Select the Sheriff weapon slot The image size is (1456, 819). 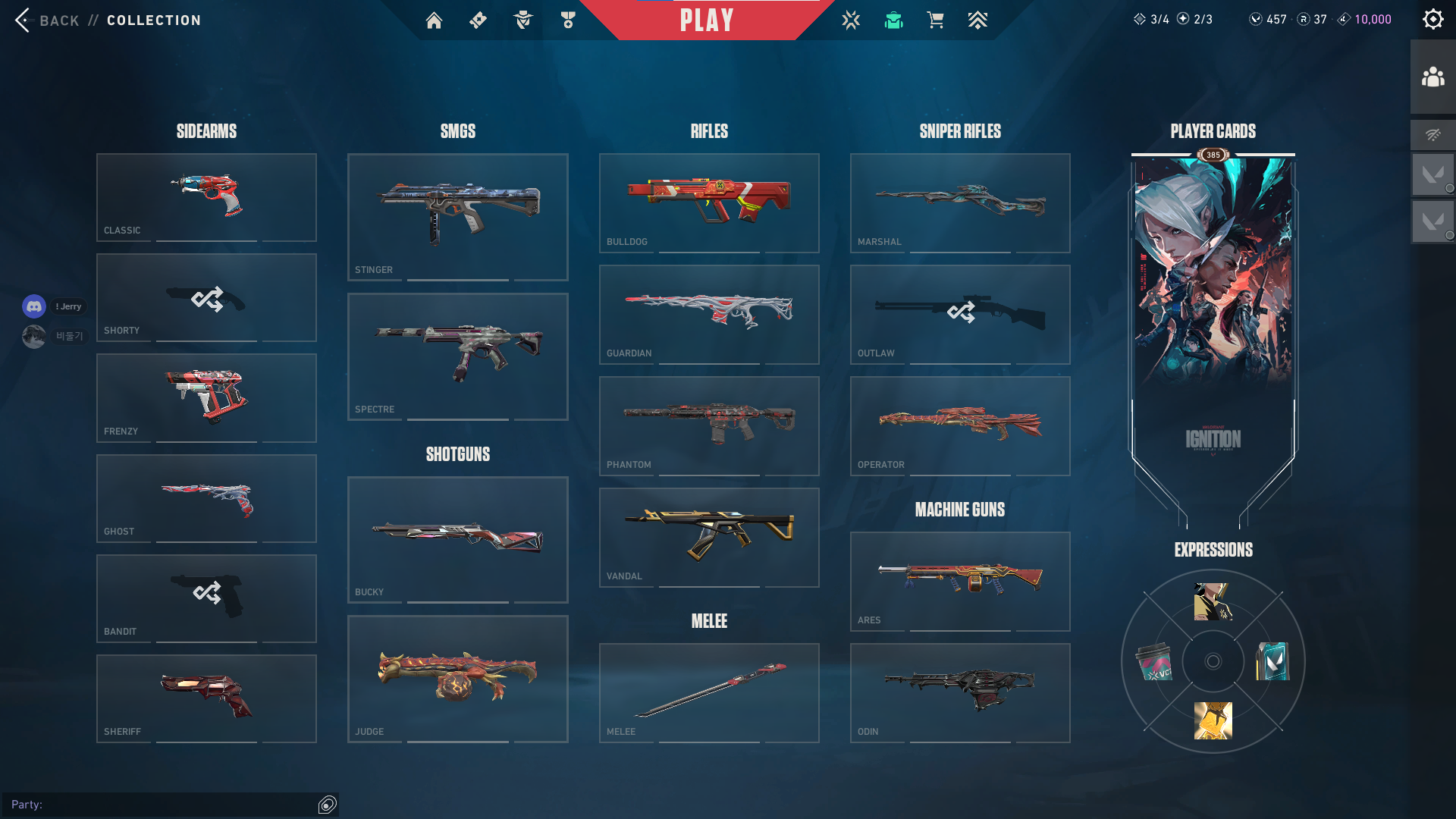(206, 698)
